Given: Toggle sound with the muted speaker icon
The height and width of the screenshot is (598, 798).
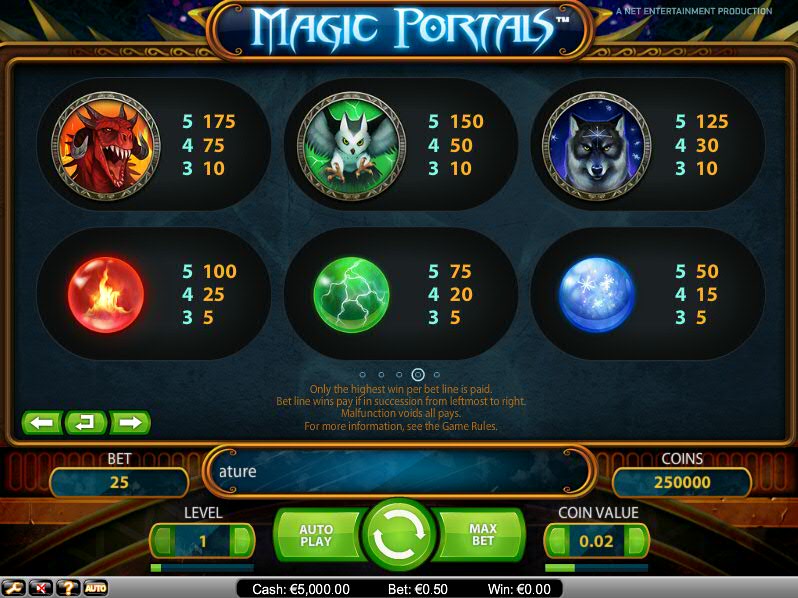Looking at the screenshot, I should click(x=41, y=588).
